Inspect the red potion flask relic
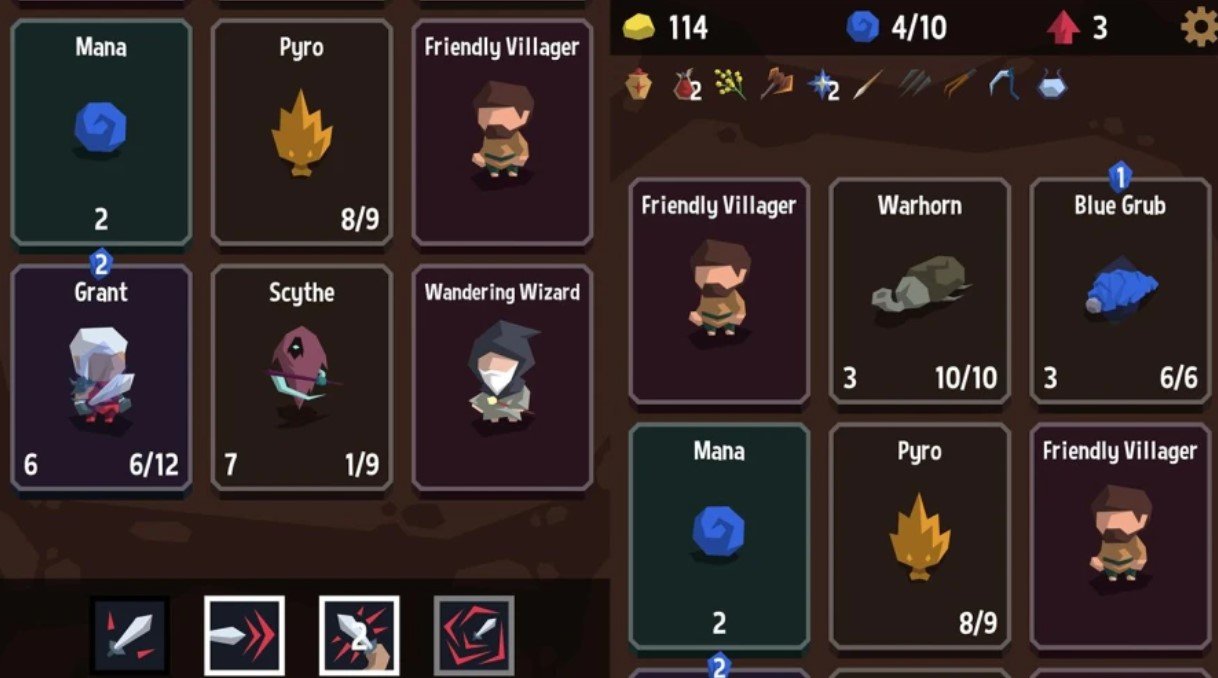The image size is (1218, 678). pyautogui.click(x=686, y=85)
